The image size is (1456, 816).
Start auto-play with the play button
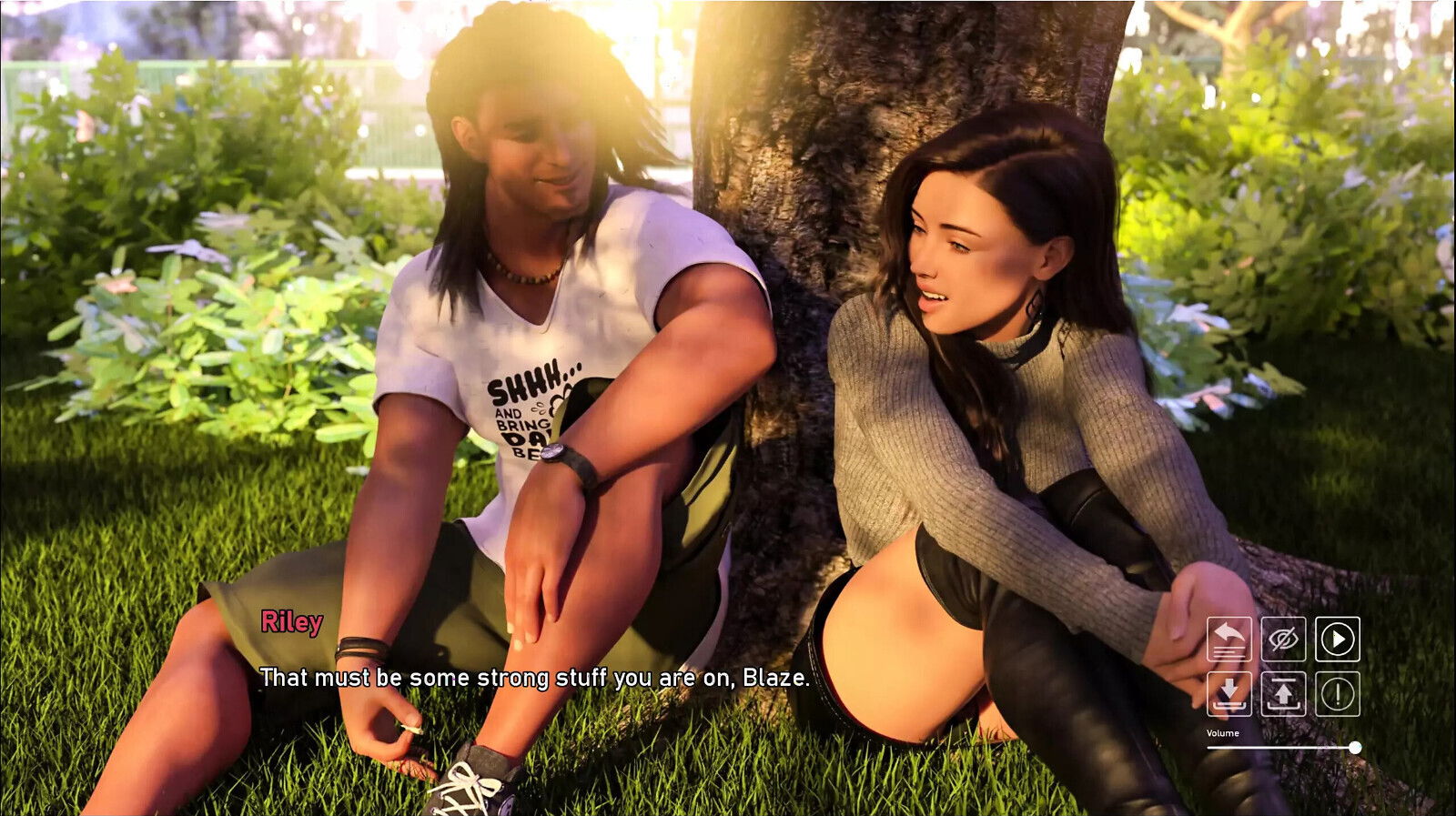pos(1338,639)
